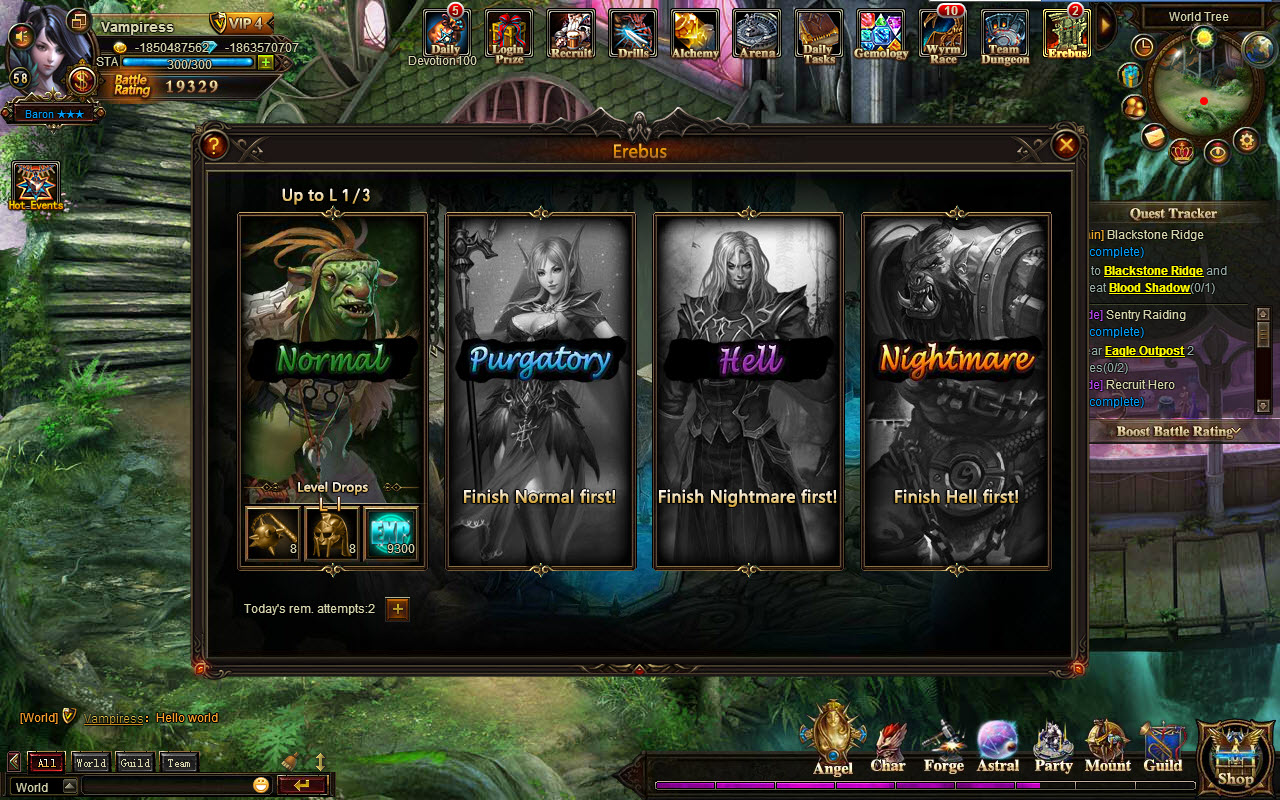
Task: Enter the Arena
Action: [757, 30]
